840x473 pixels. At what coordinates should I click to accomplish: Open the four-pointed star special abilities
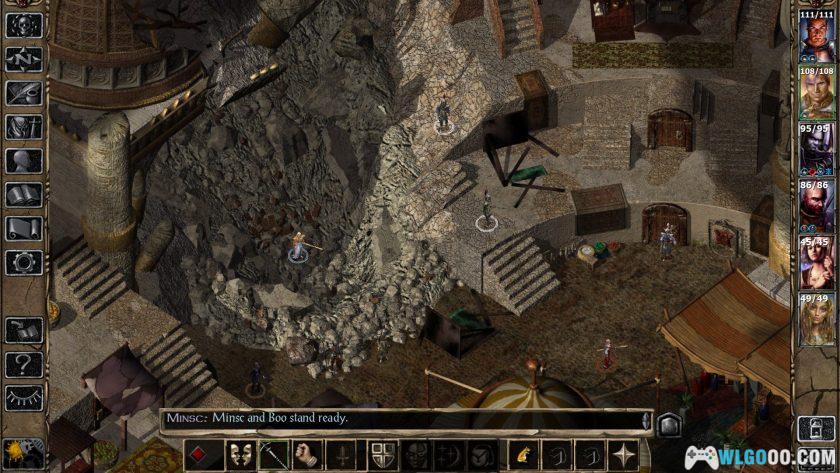coord(625,452)
